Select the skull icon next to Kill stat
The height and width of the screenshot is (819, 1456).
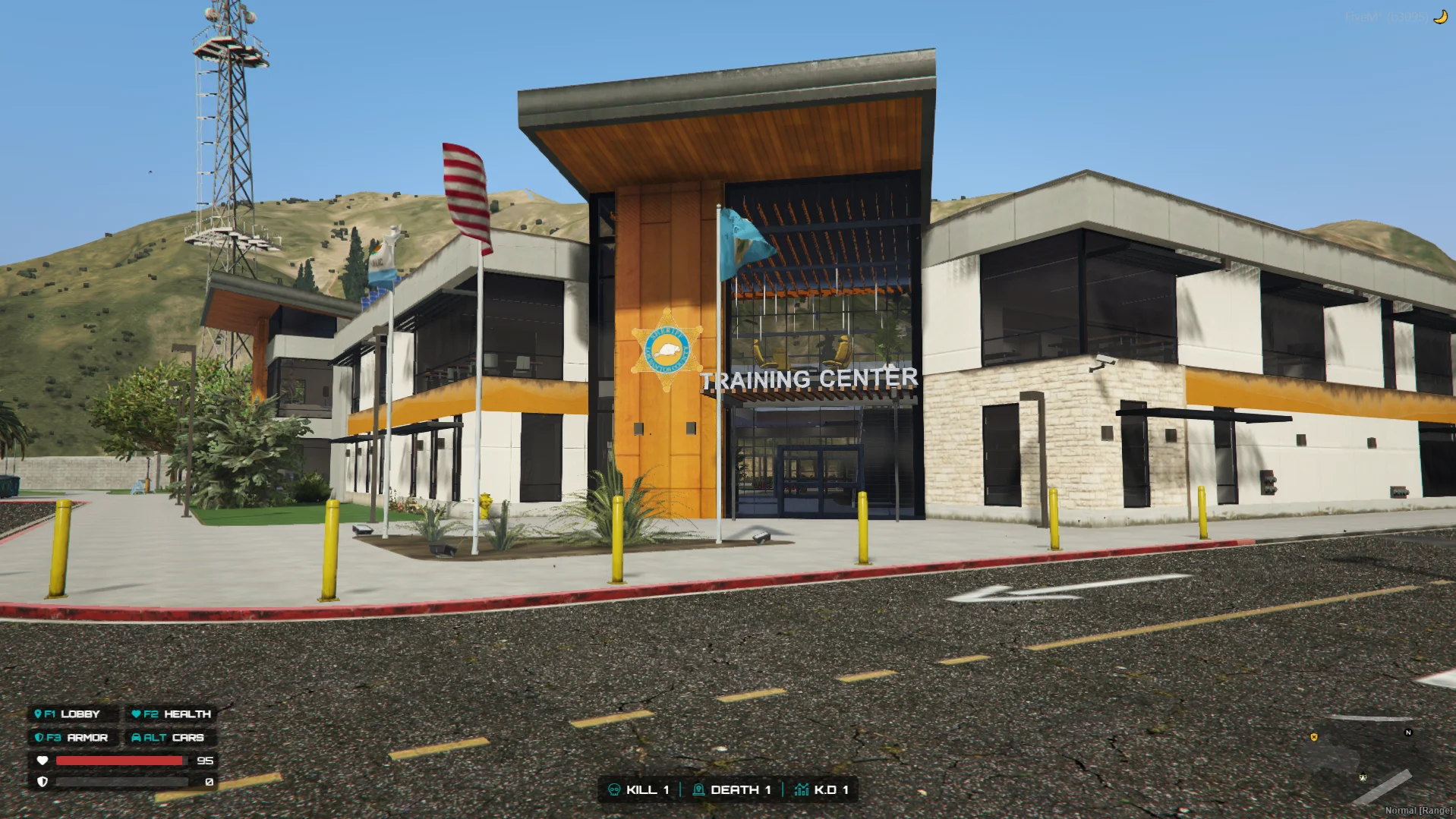615,789
